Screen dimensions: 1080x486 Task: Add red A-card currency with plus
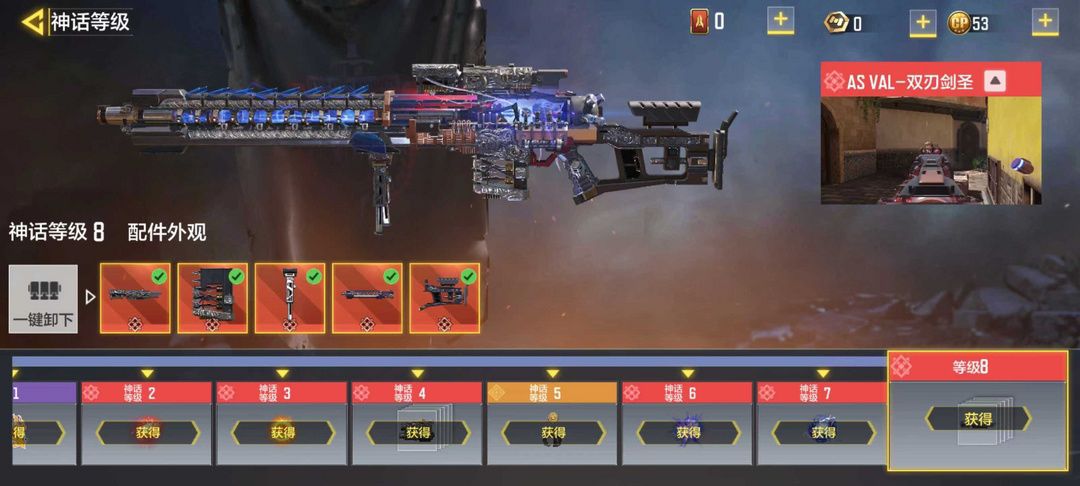coord(781,20)
